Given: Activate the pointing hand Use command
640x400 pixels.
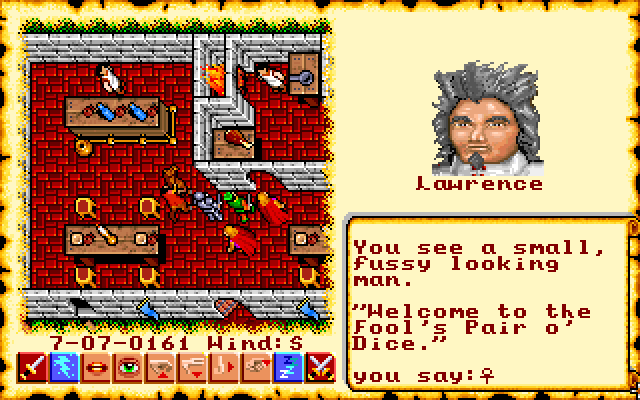Looking at the screenshot, I should [257, 368].
